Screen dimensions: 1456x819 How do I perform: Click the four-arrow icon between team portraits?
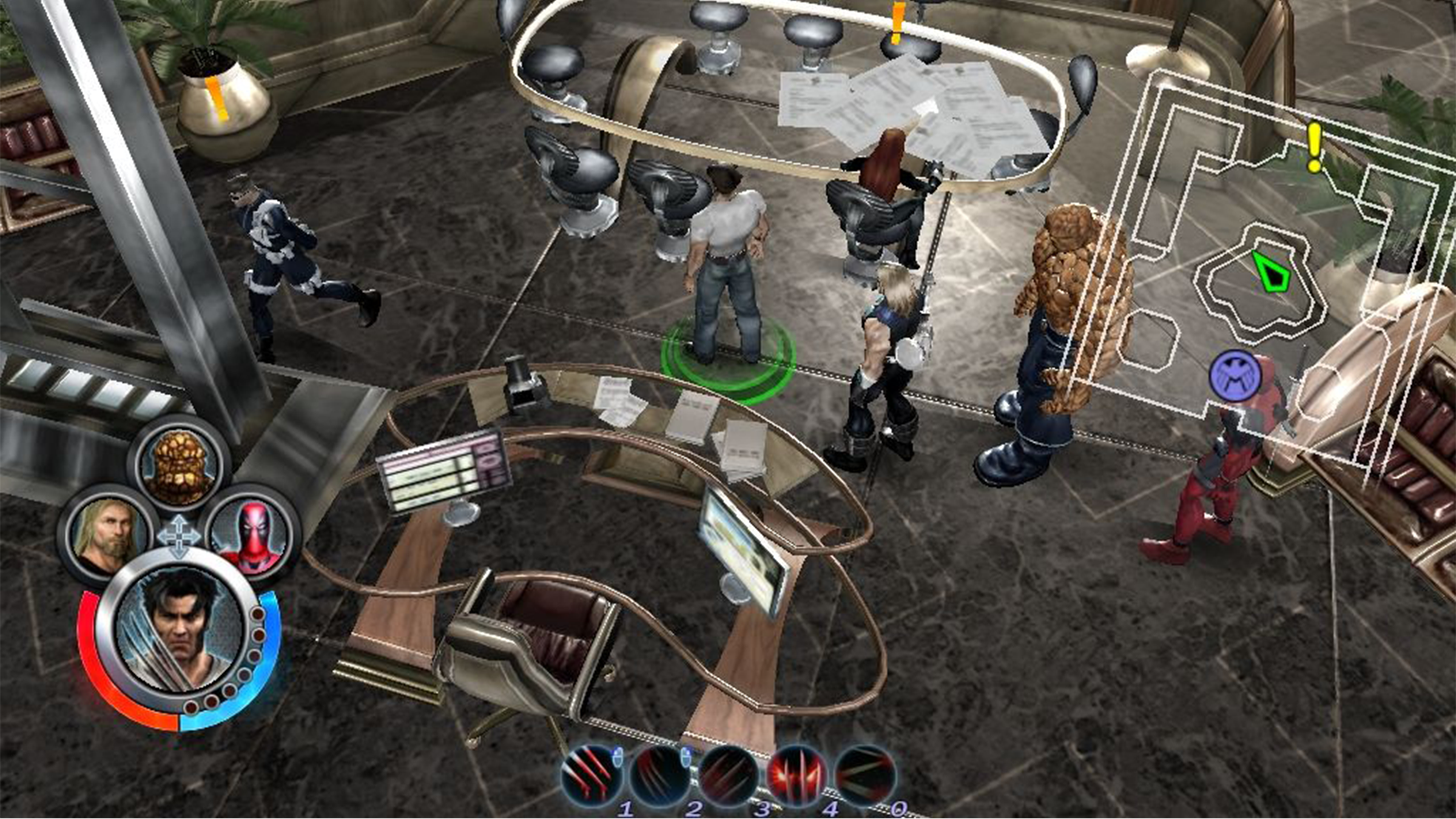click(x=178, y=536)
